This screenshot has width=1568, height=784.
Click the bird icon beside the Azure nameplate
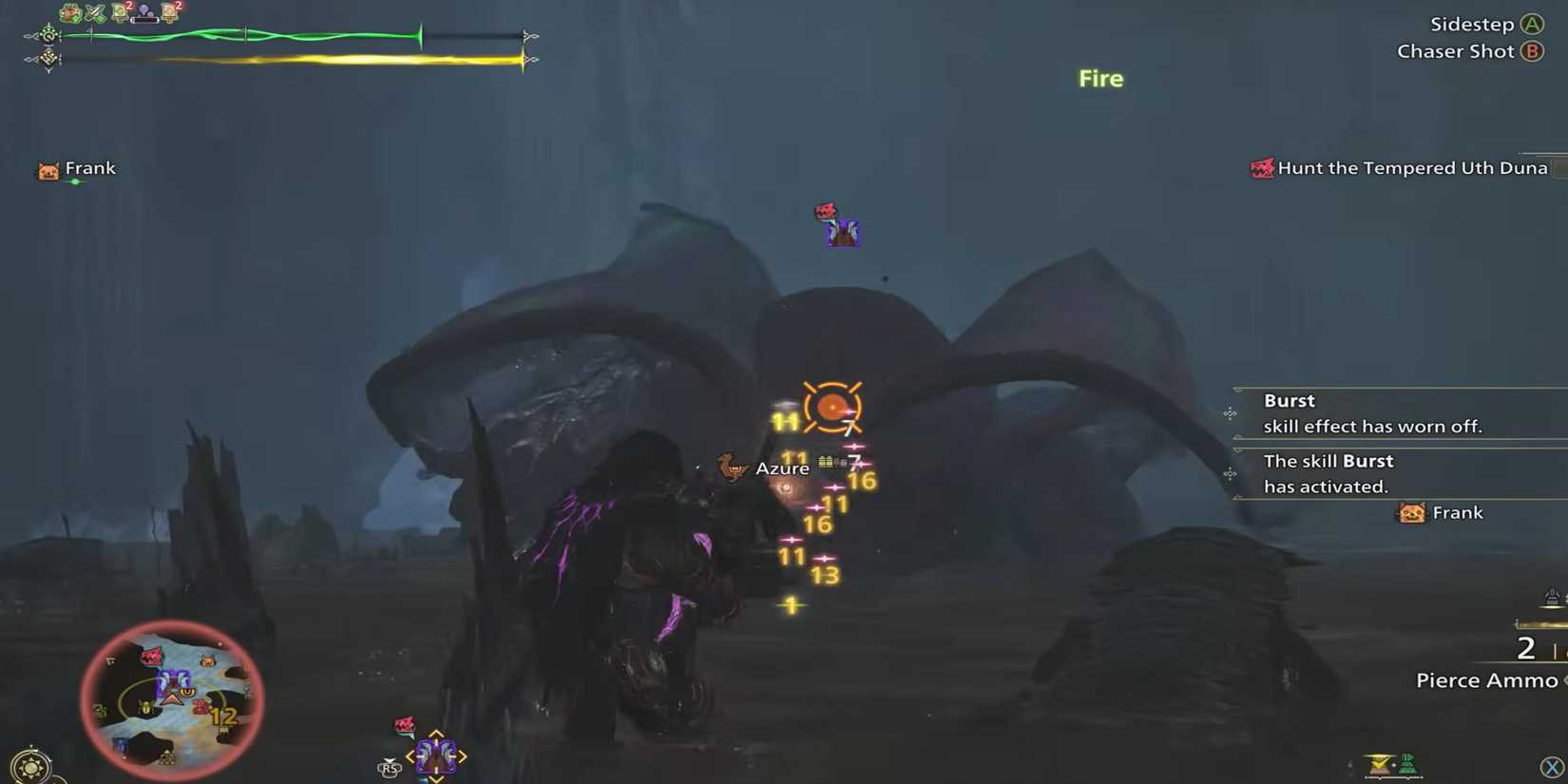(x=731, y=467)
